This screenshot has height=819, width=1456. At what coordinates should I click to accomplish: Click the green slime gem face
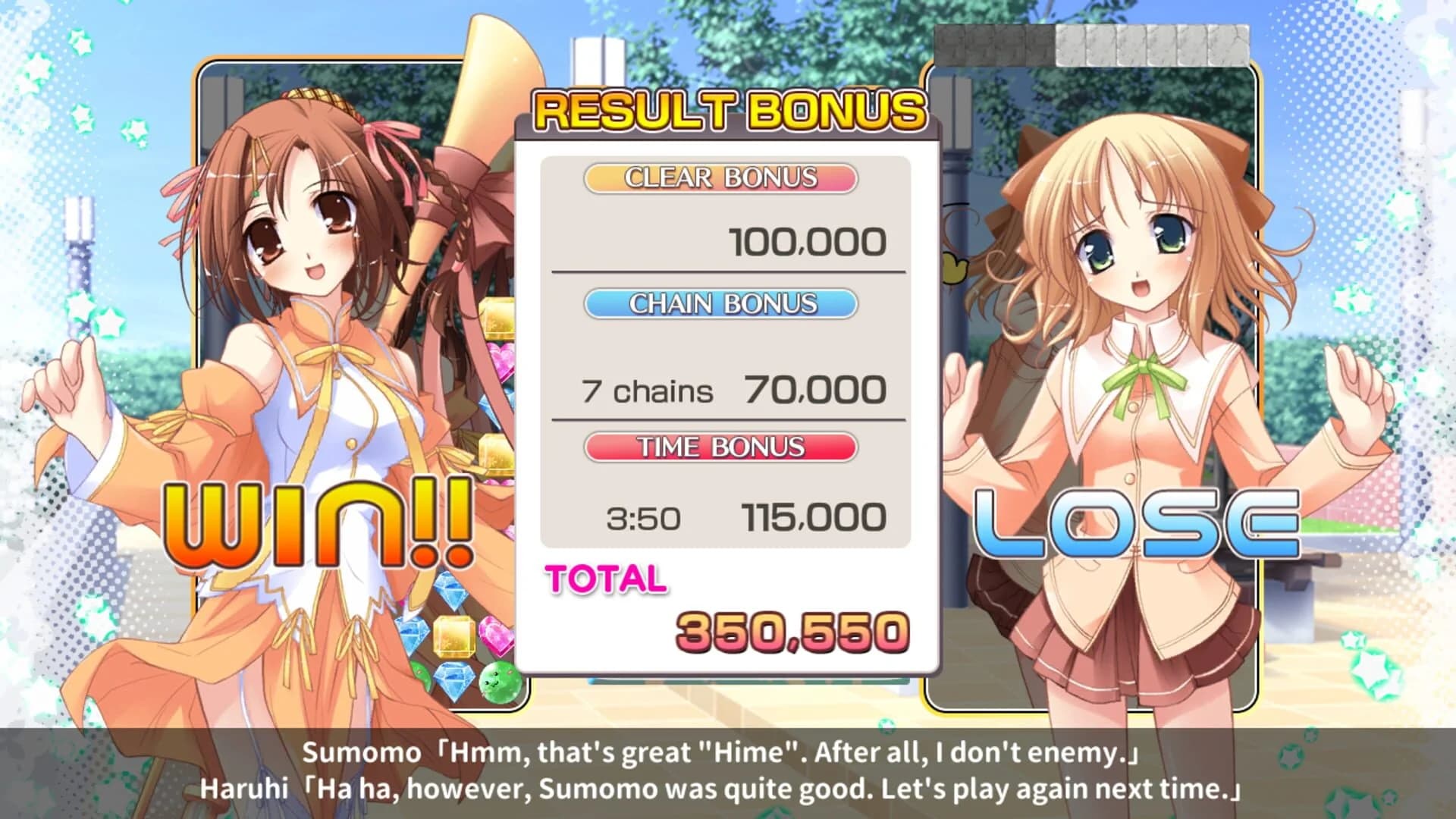click(x=499, y=681)
